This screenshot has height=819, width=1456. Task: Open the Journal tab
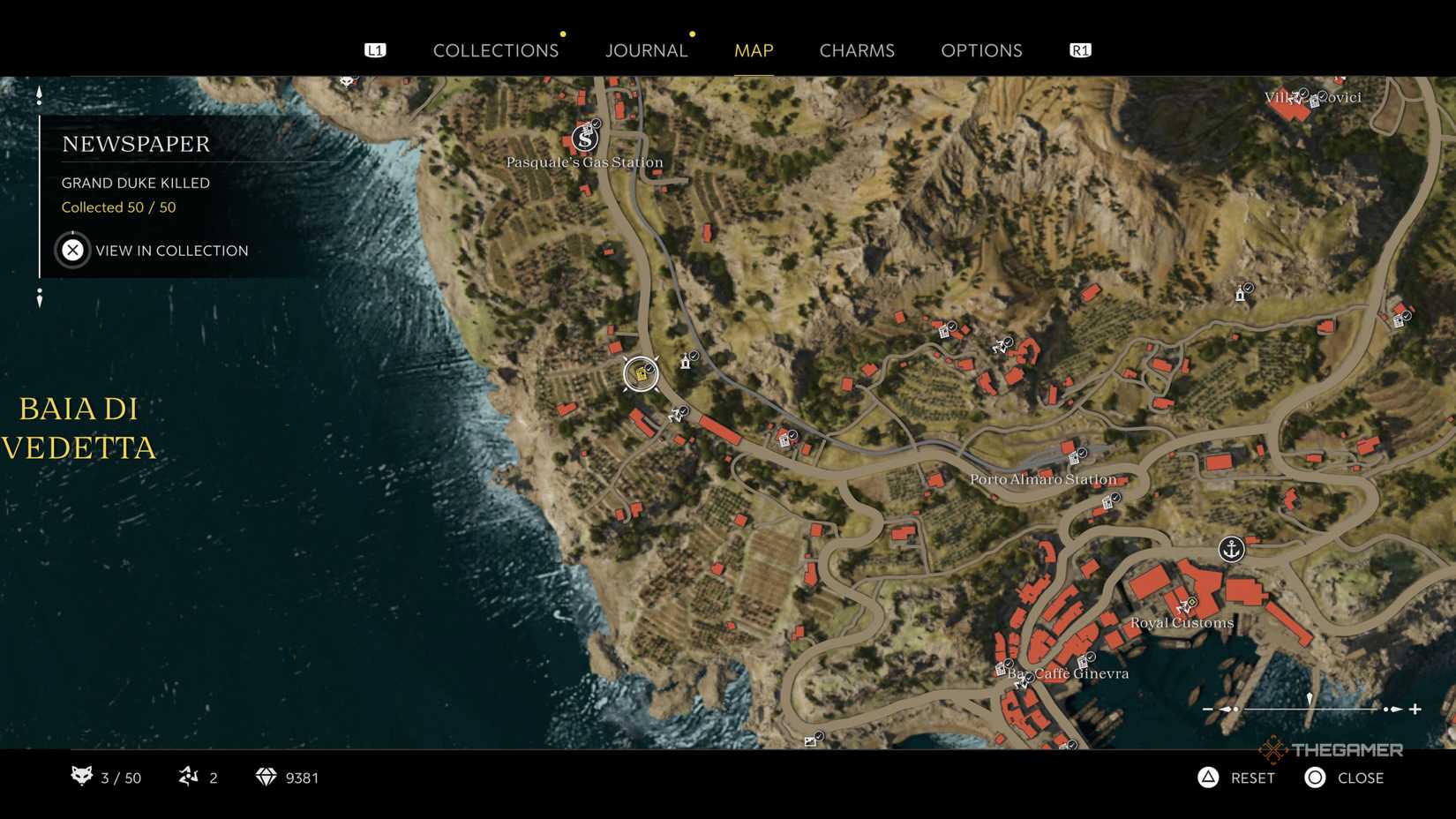click(646, 50)
